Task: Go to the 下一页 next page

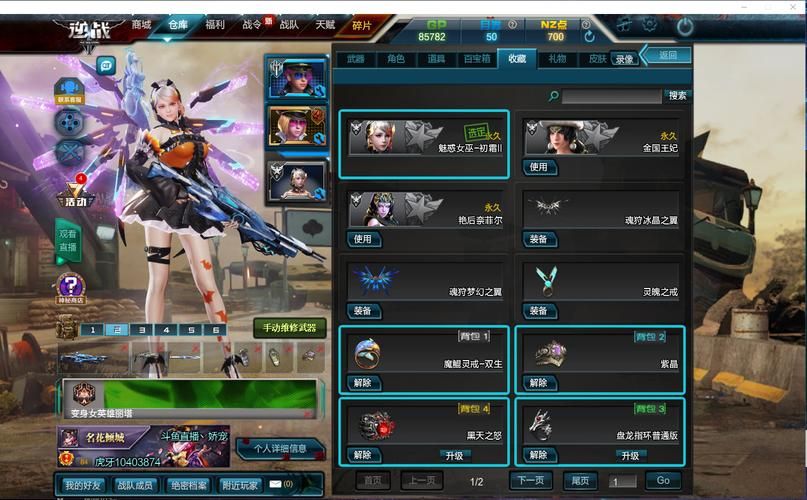Action: coord(531,481)
